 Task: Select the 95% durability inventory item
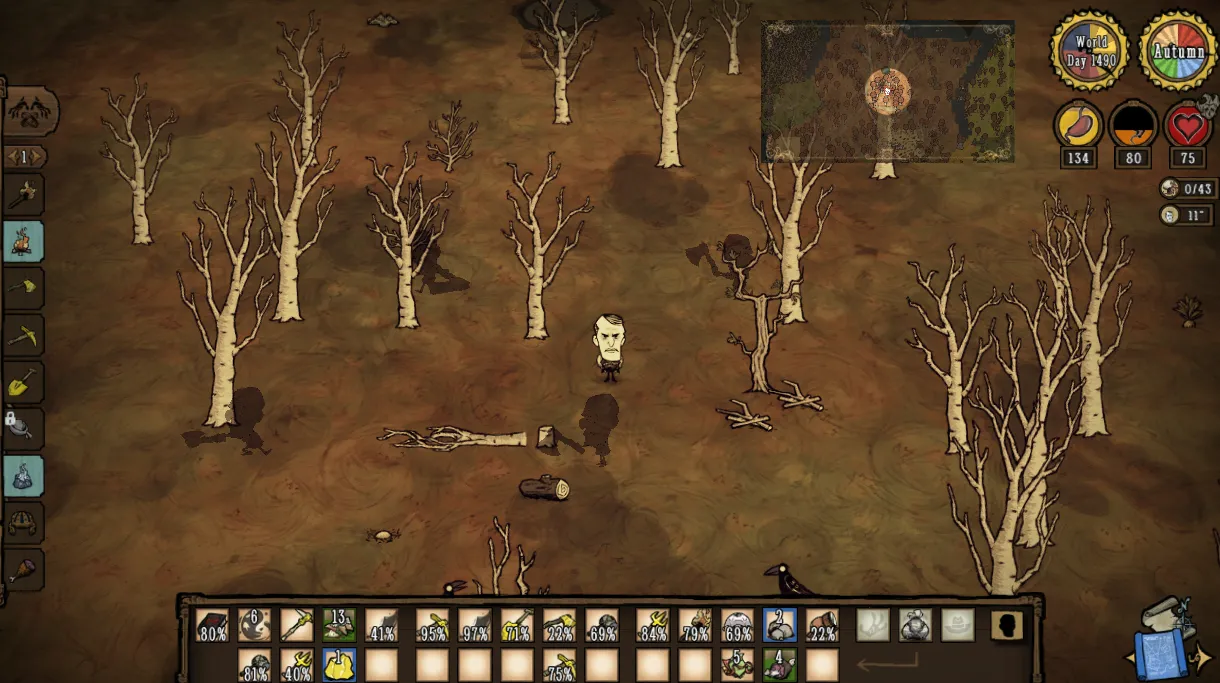(432, 626)
